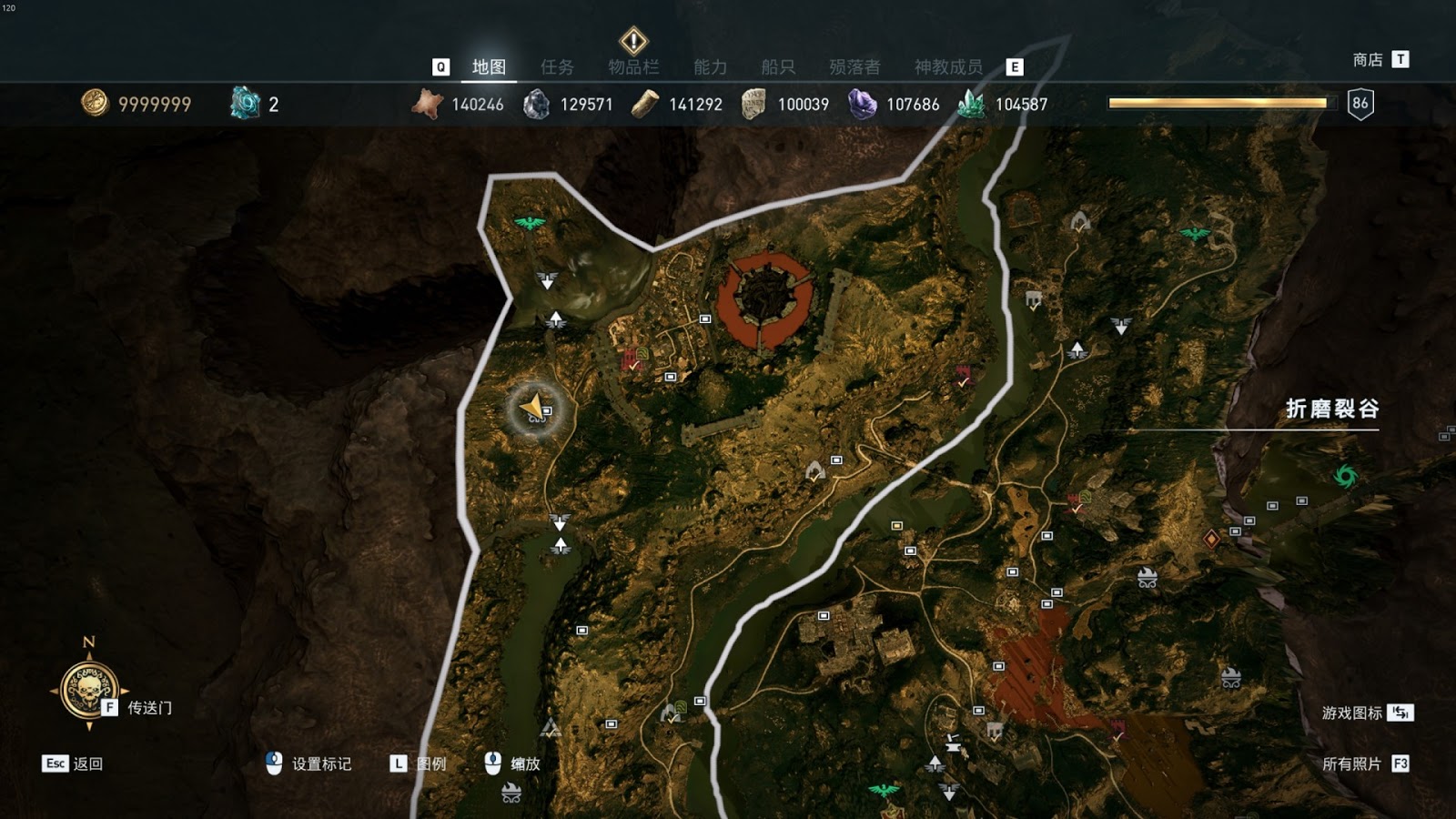Screen dimensions: 1456x819
Task: Click the 返回 back button
Action: [x=87, y=763]
